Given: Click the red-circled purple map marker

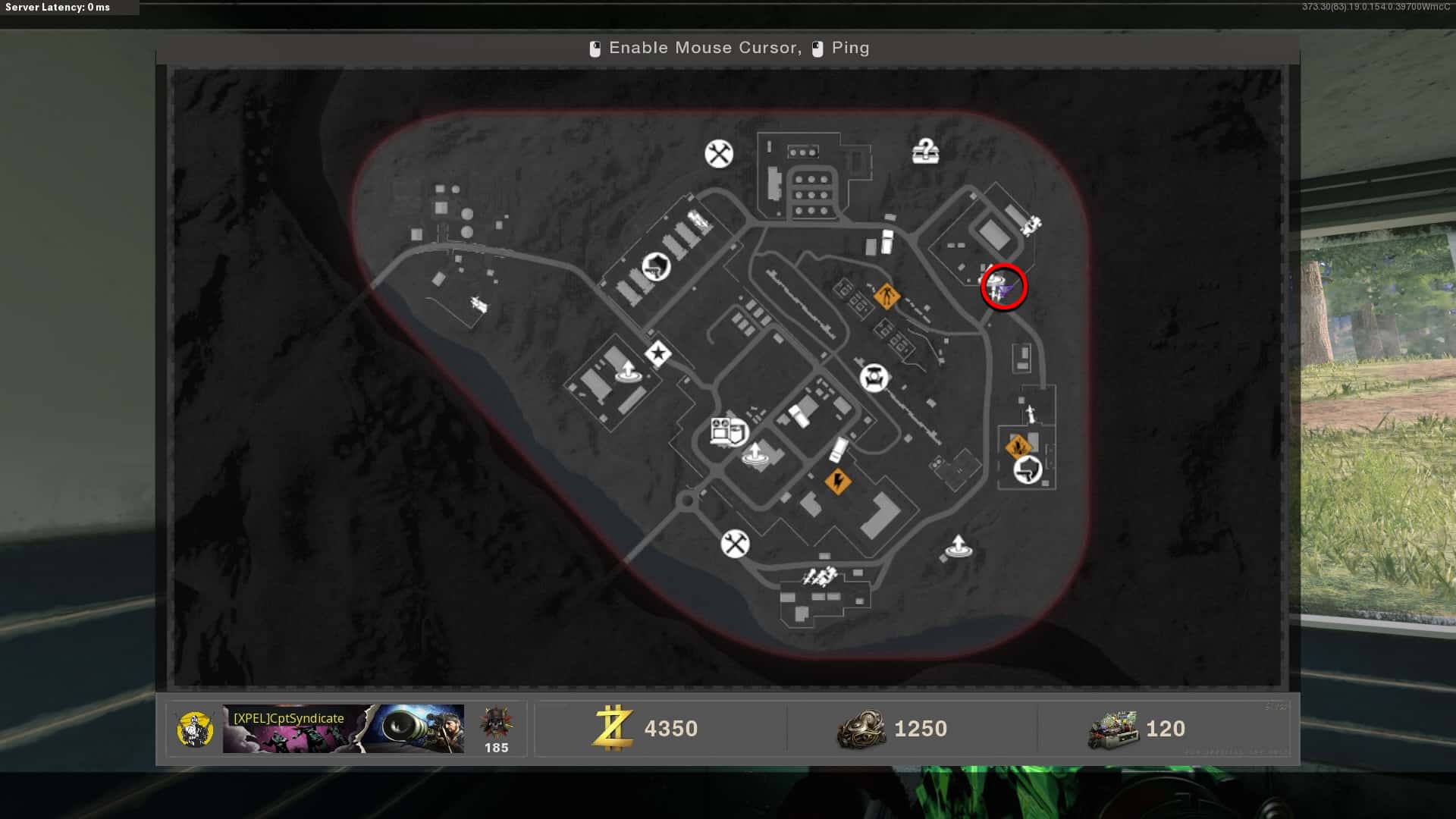Looking at the screenshot, I should [x=1004, y=287].
